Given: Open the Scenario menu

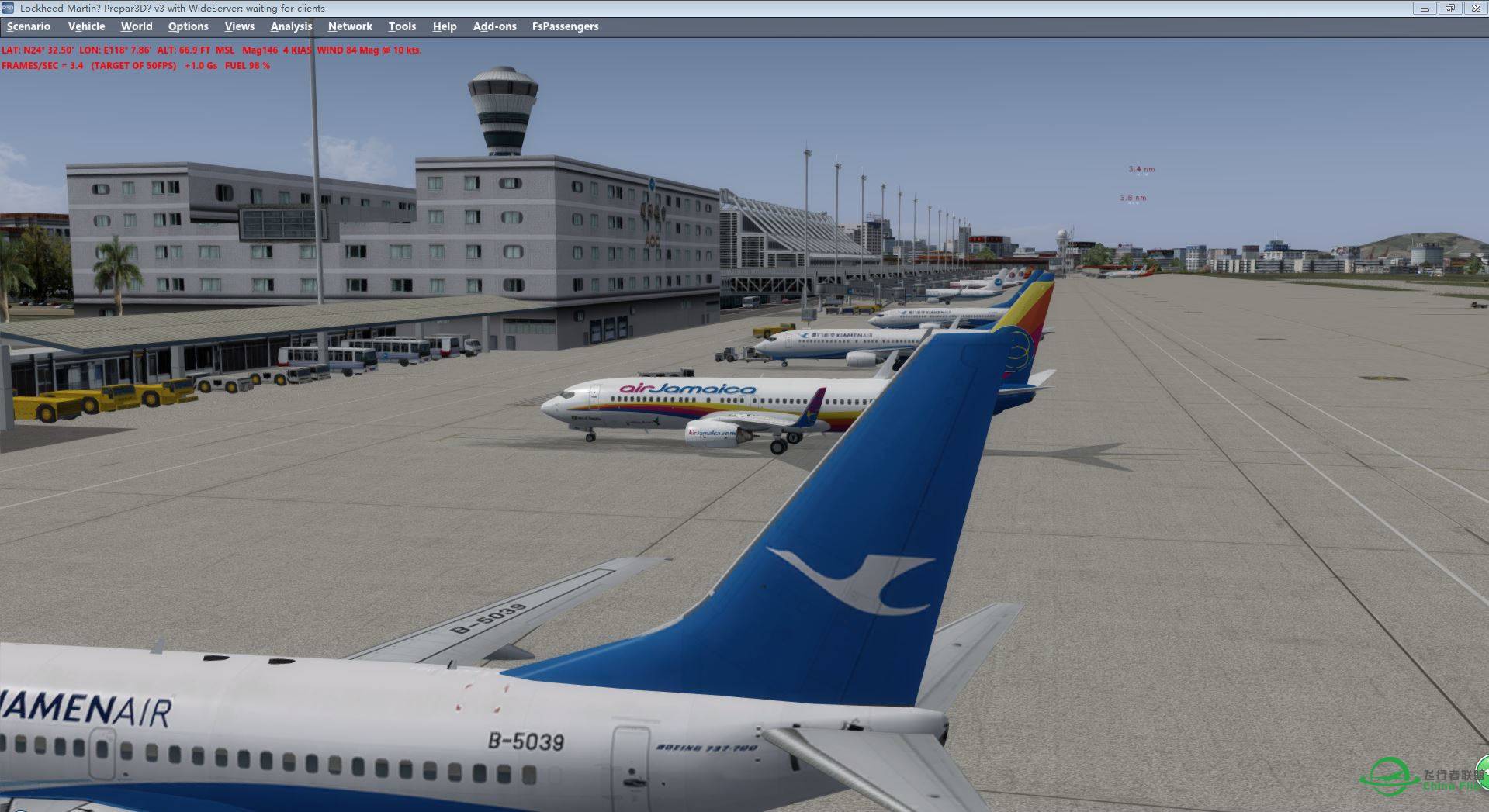Looking at the screenshot, I should pos(27,26).
